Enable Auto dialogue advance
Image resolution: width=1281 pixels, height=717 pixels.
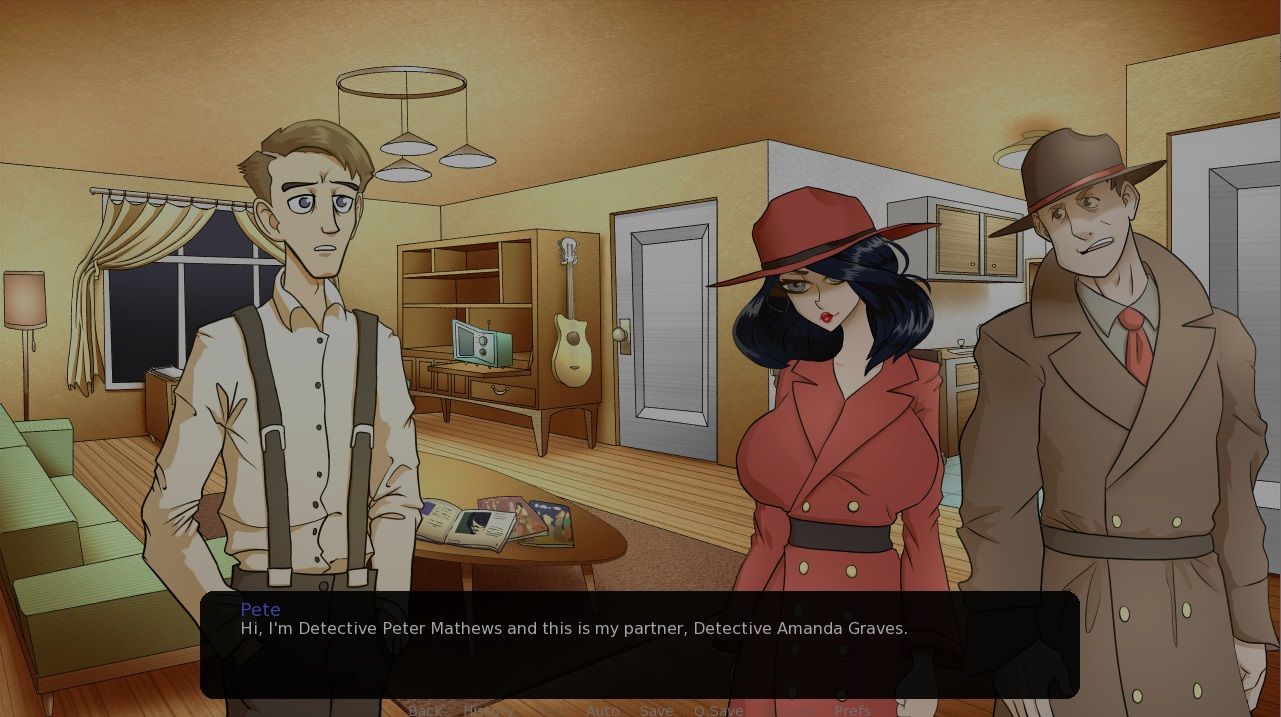click(x=602, y=710)
